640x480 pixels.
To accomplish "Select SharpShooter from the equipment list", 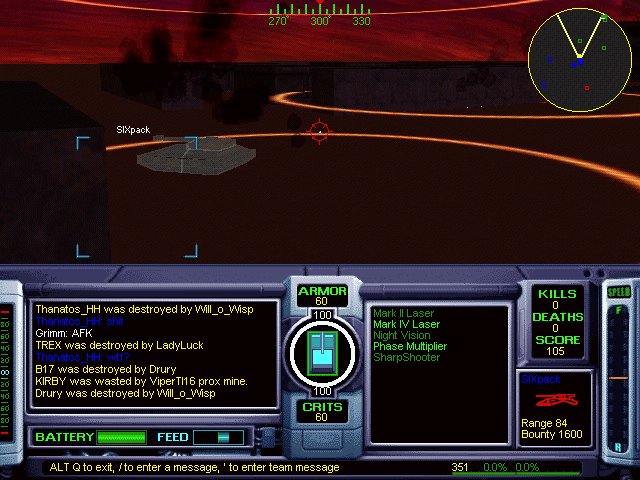I will [x=406, y=357].
